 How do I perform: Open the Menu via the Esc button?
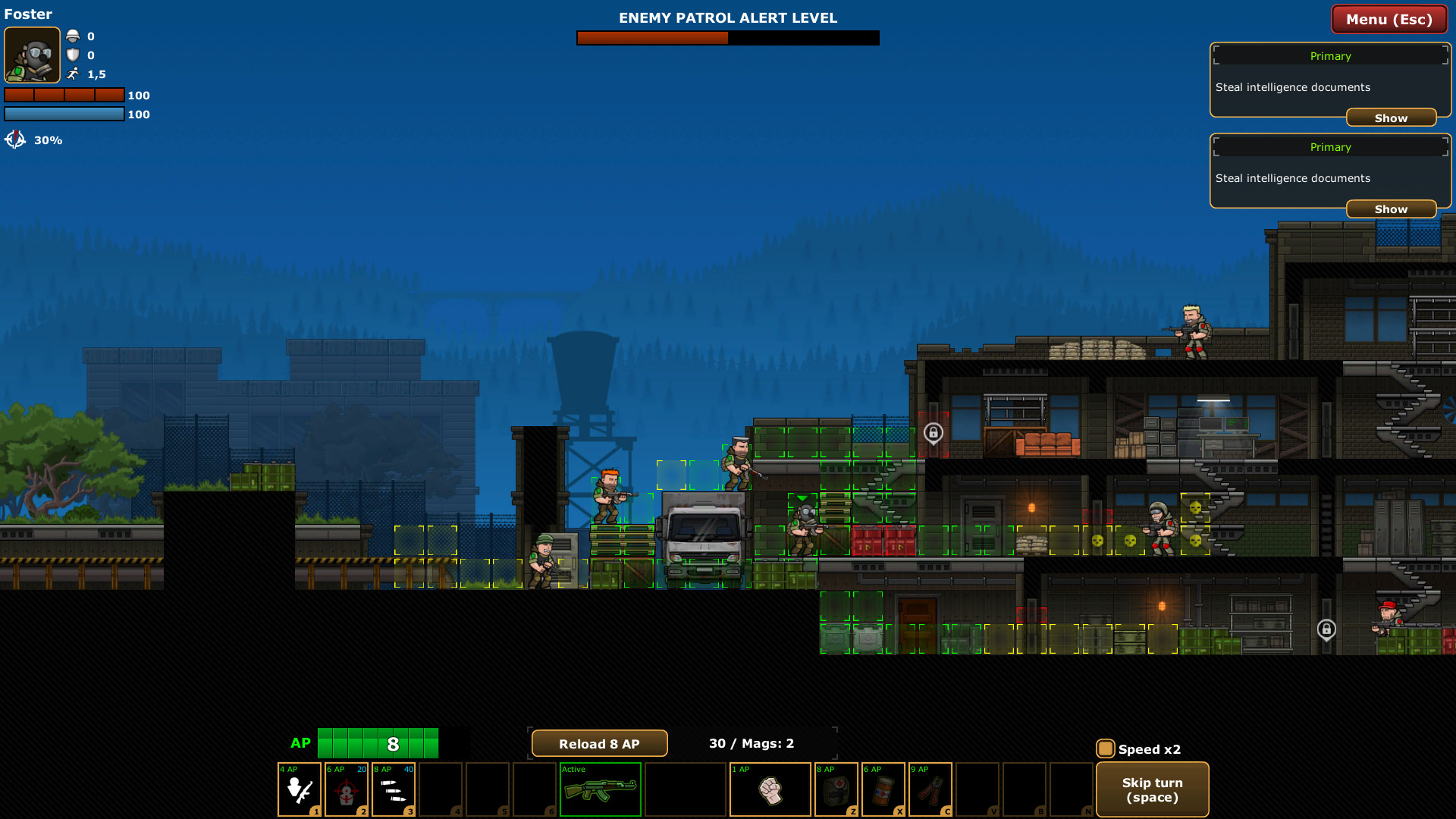(x=1389, y=19)
